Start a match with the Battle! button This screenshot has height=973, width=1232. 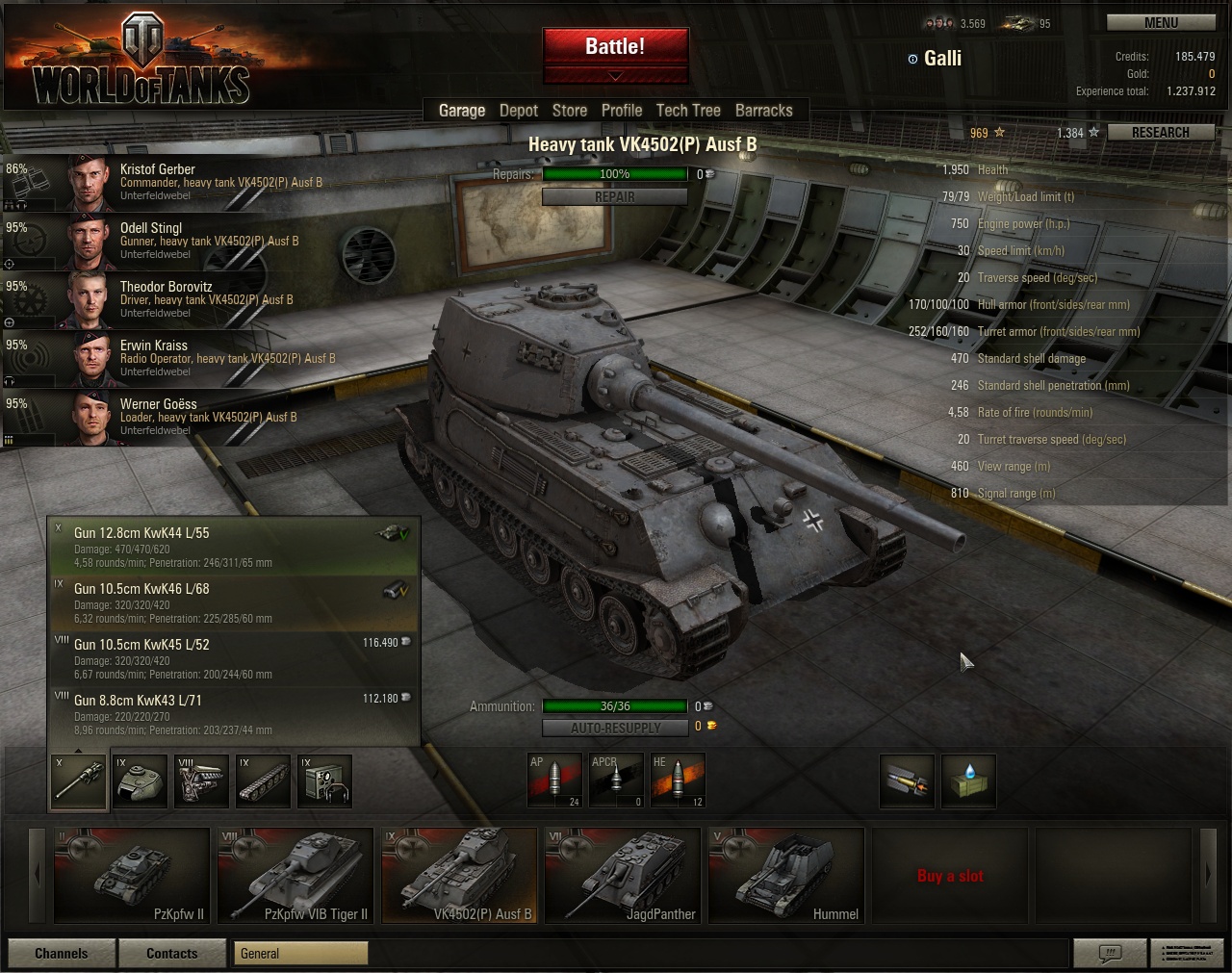click(x=615, y=47)
